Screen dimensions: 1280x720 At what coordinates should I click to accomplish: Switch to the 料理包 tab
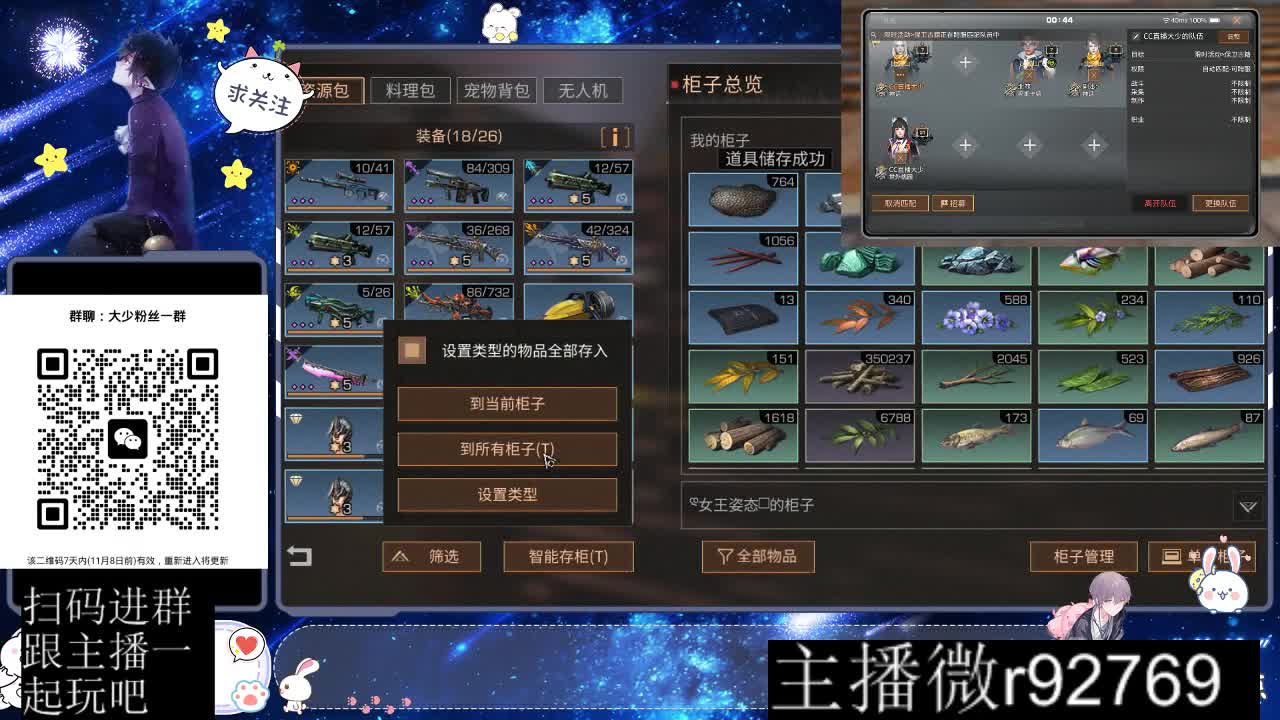[x=410, y=90]
